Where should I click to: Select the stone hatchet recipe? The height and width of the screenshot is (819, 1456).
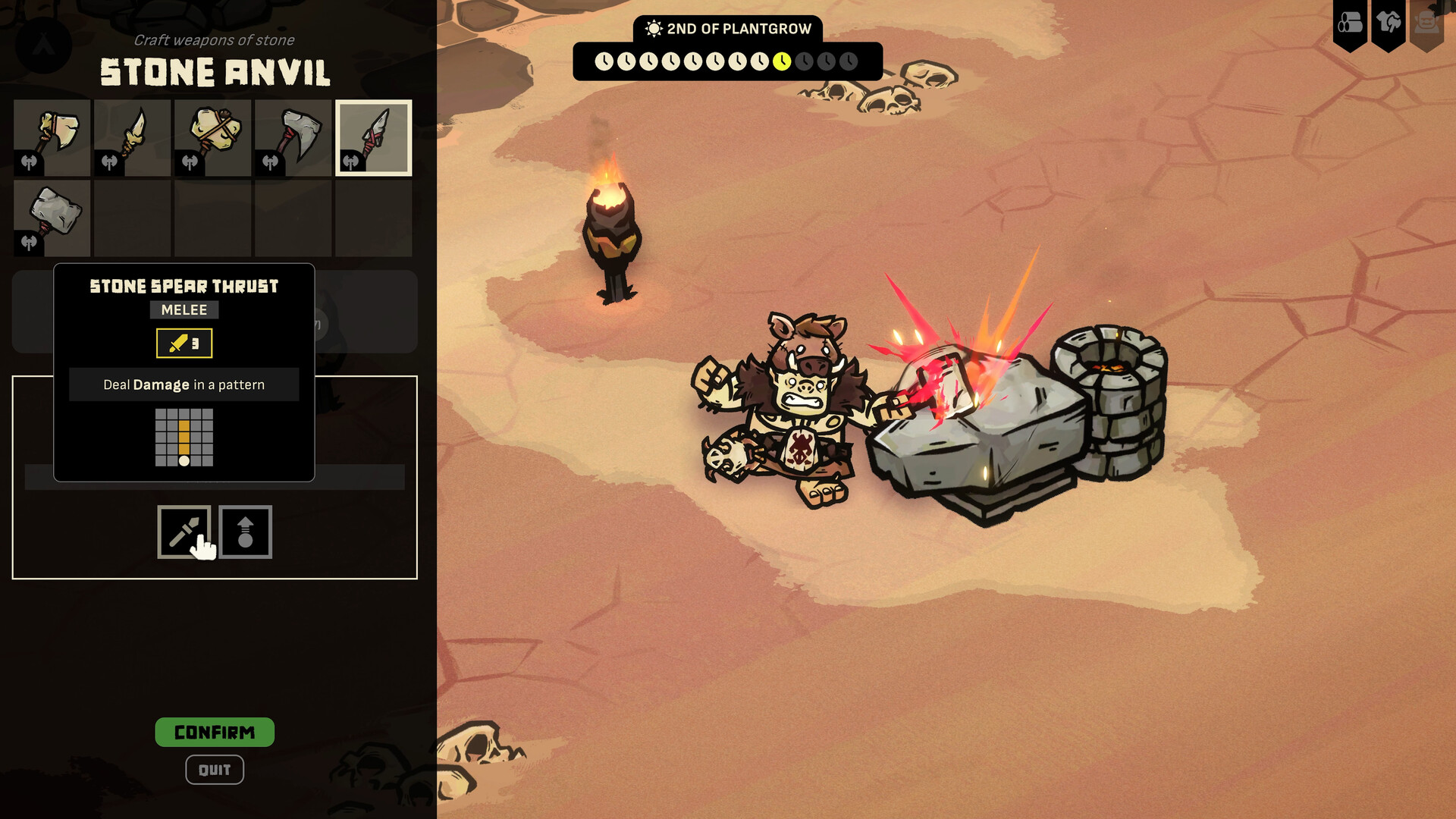(x=293, y=136)
